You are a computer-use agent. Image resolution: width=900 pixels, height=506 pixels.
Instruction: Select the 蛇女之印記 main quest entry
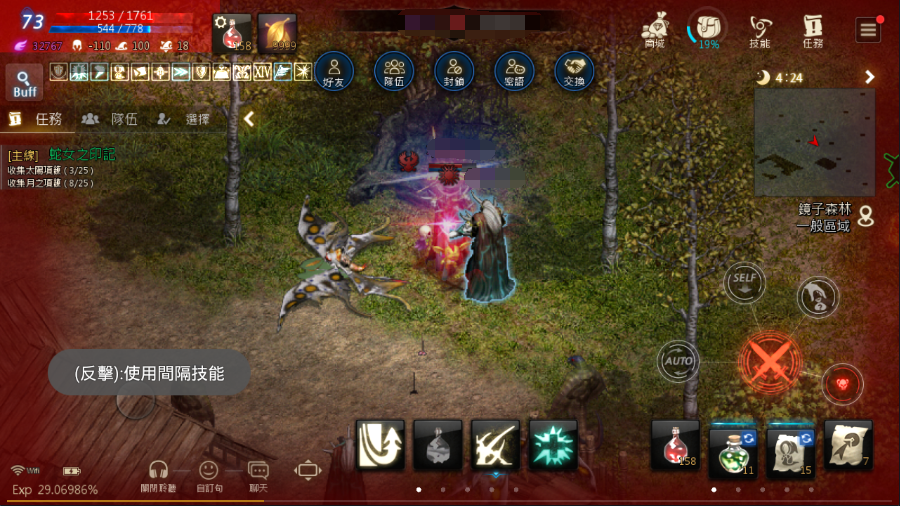click(x=82, y=154)
